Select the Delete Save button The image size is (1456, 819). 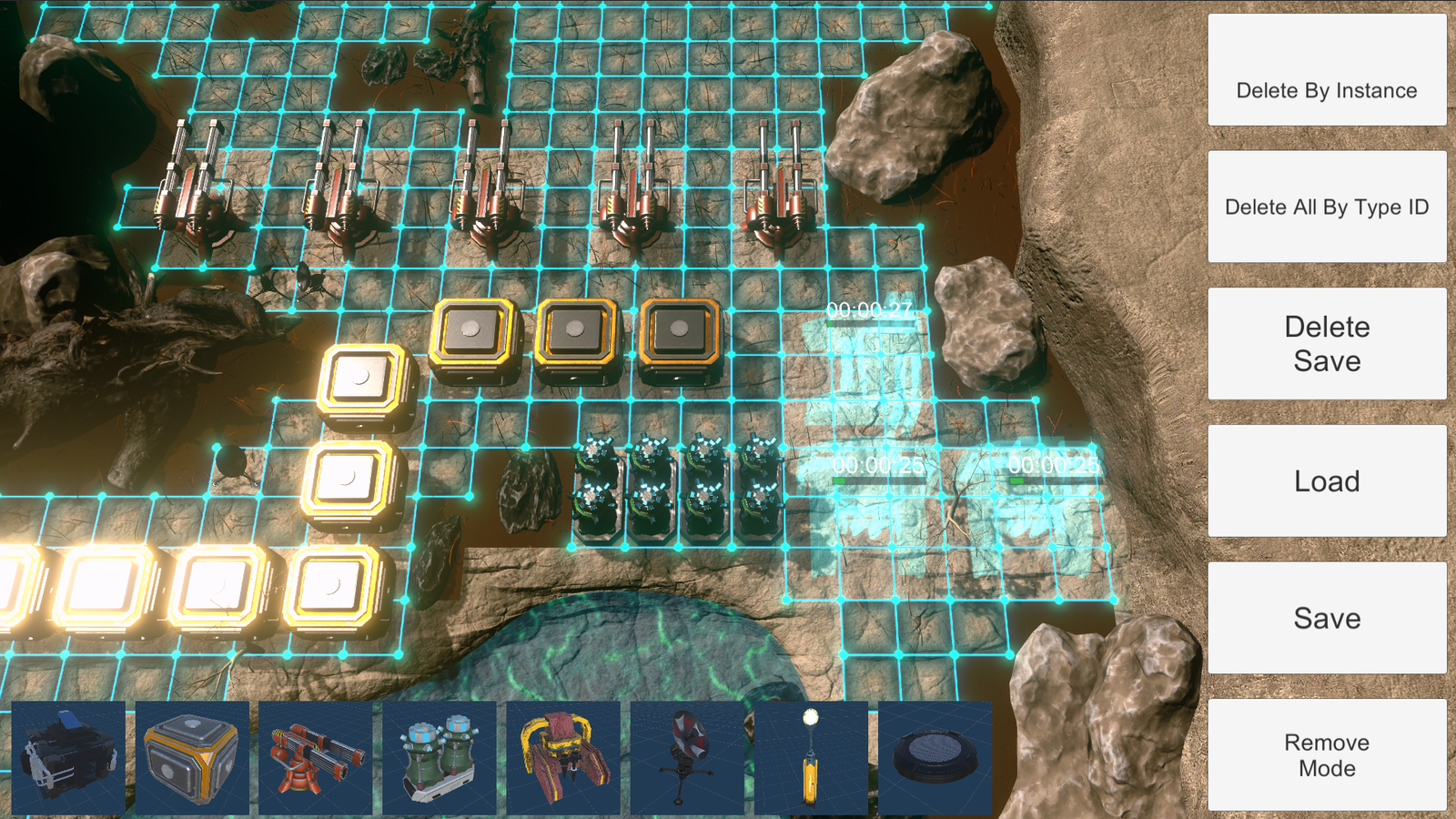pos(1326,344)
